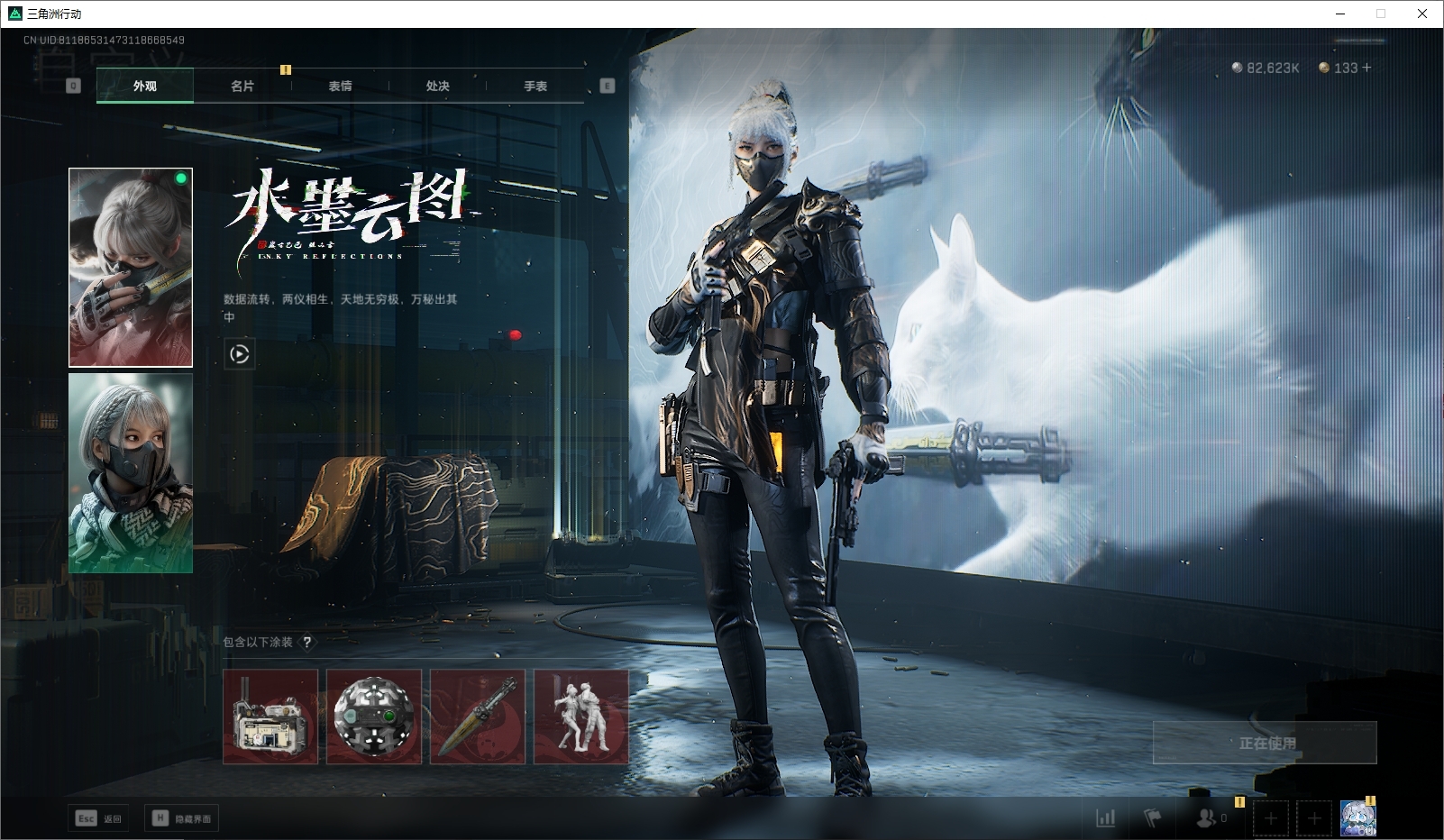The width and height of the screenshot is (1444, 840).
Task: Open the bar chart statistics icon
Action: pyautogui.click(x=1105, y=818)
